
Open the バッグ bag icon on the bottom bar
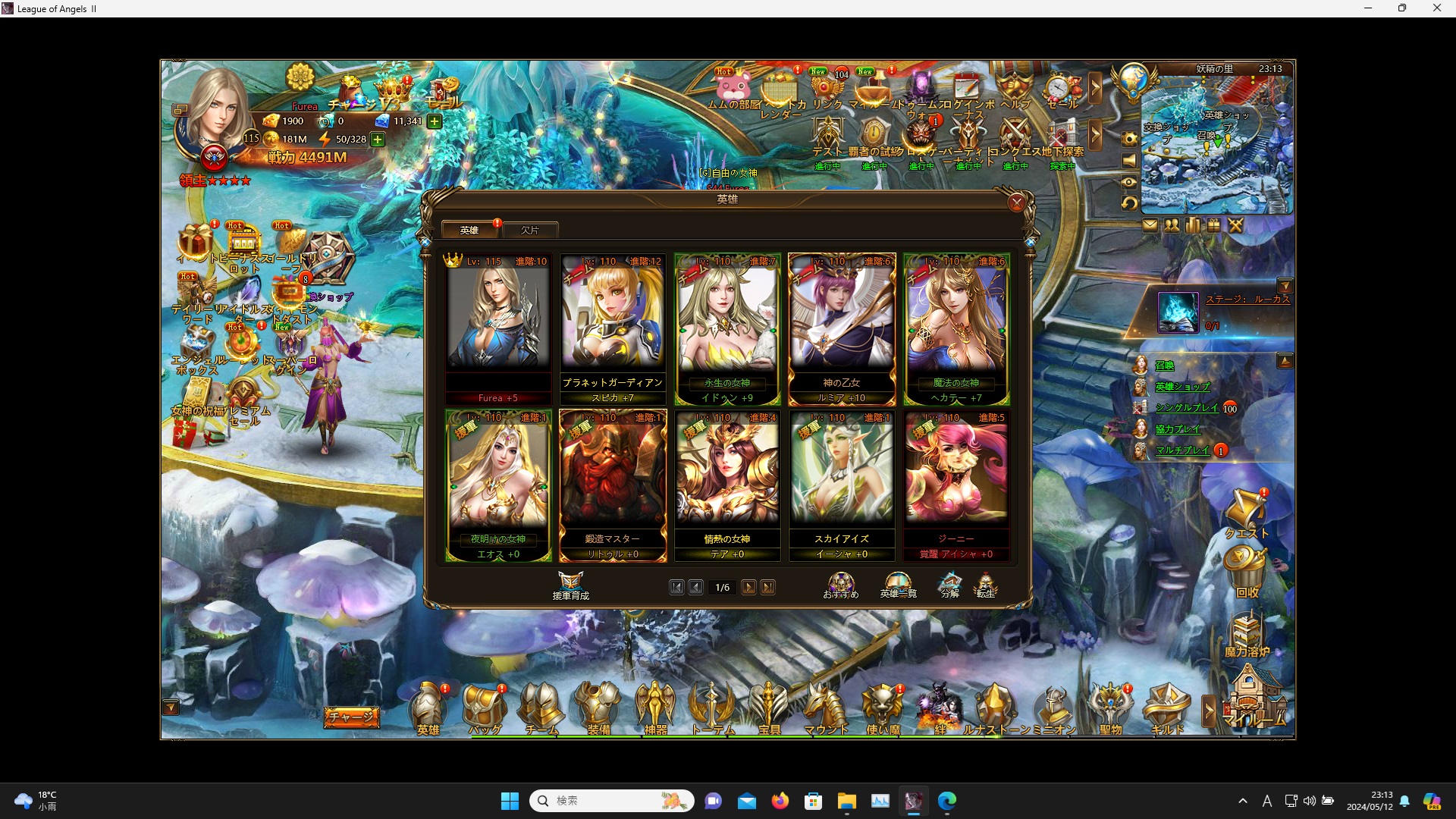coord(485,705)
